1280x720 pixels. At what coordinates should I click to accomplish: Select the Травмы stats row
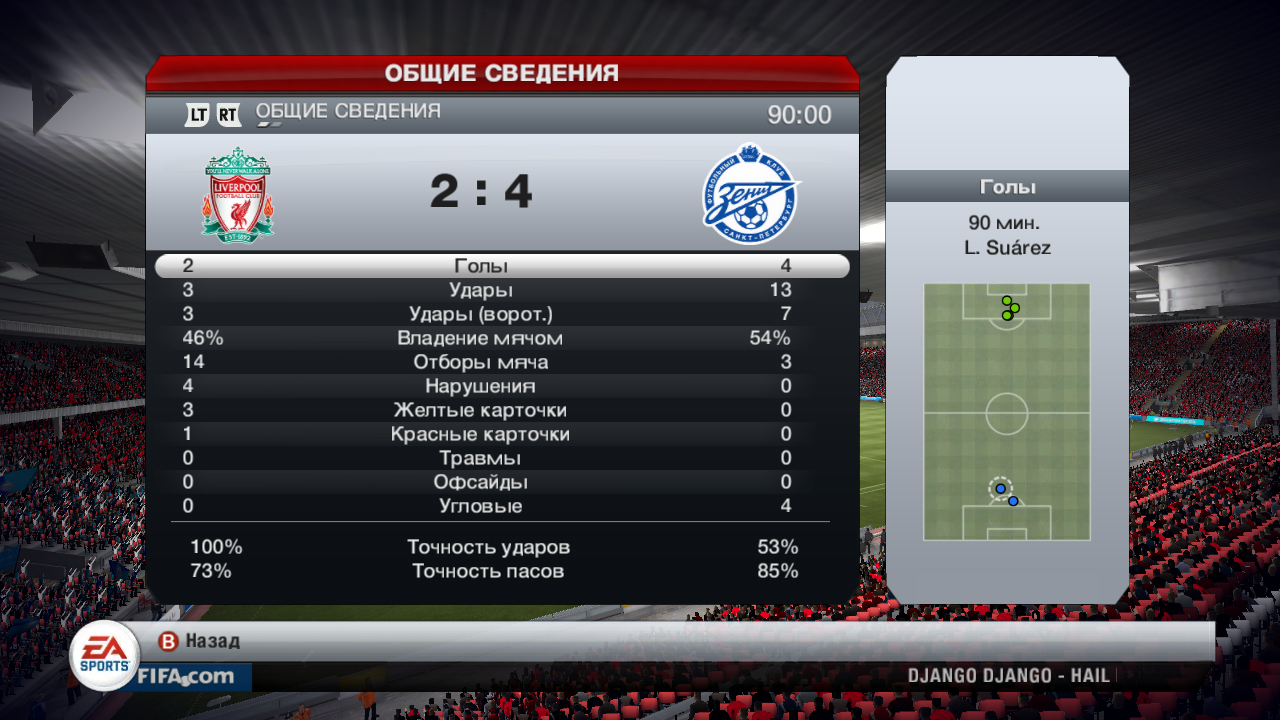click(481, 458)
